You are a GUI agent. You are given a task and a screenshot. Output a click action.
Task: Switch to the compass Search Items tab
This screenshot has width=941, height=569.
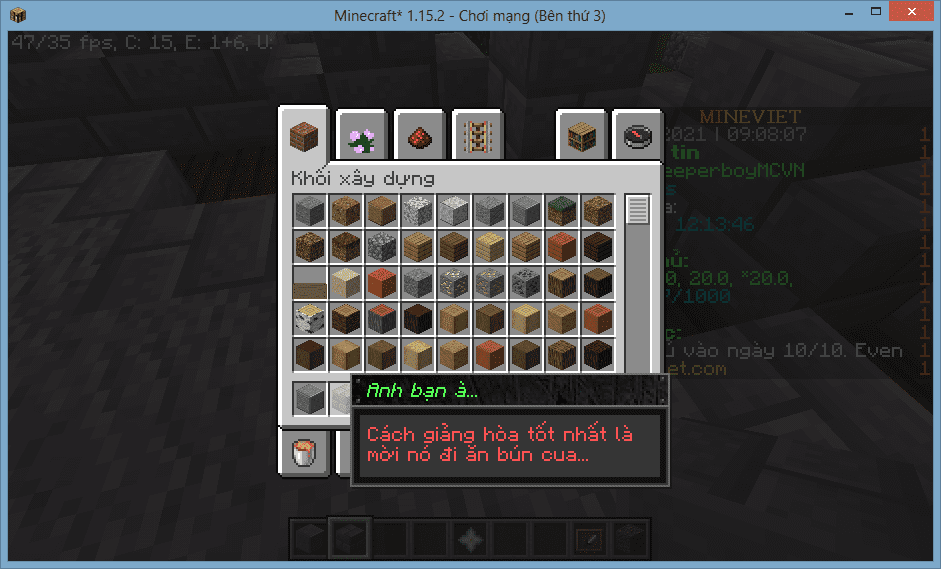pos(638,136)
